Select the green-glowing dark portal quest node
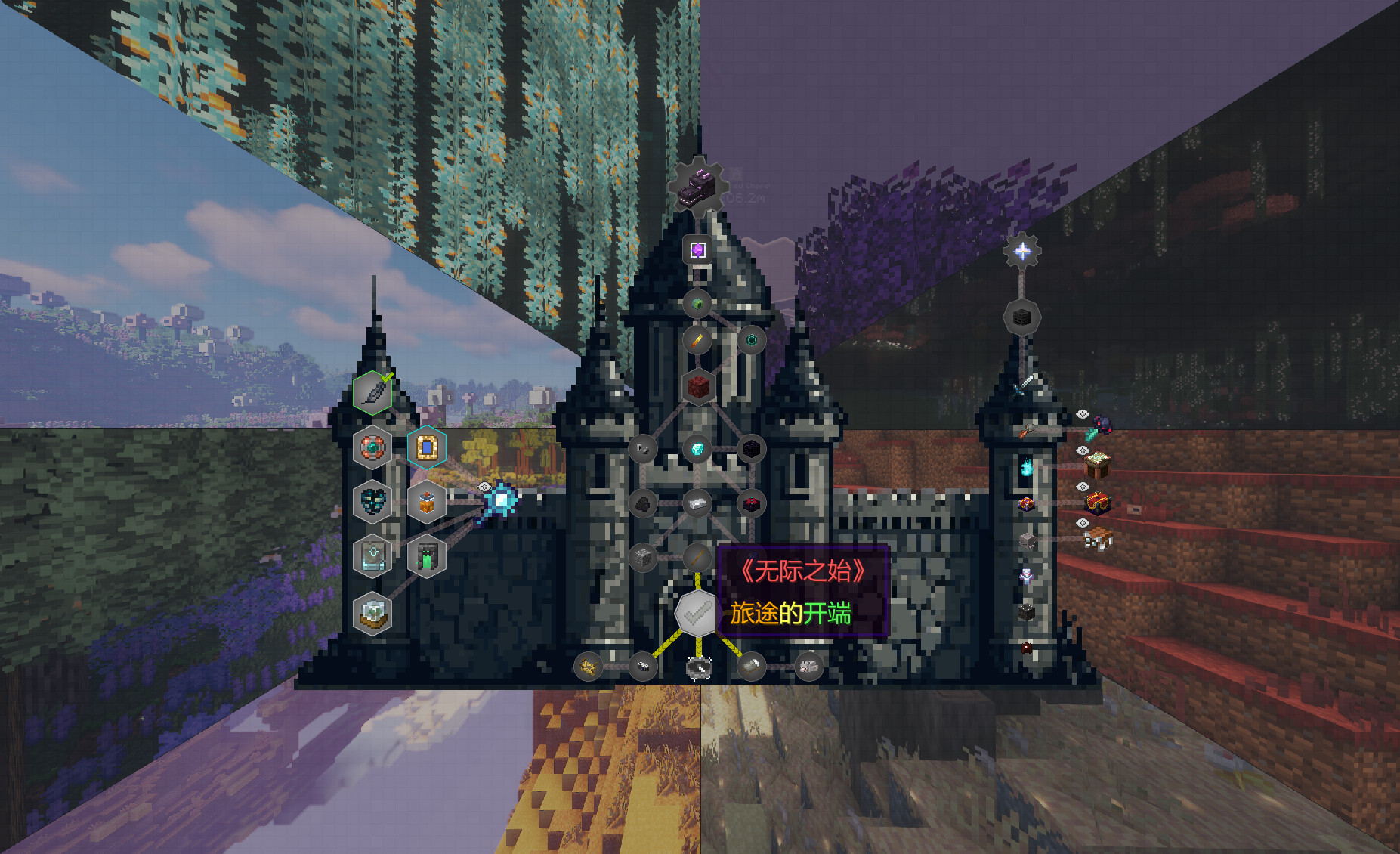Image resolution: width=1400 pixels, height=854 pixels. 427,557
